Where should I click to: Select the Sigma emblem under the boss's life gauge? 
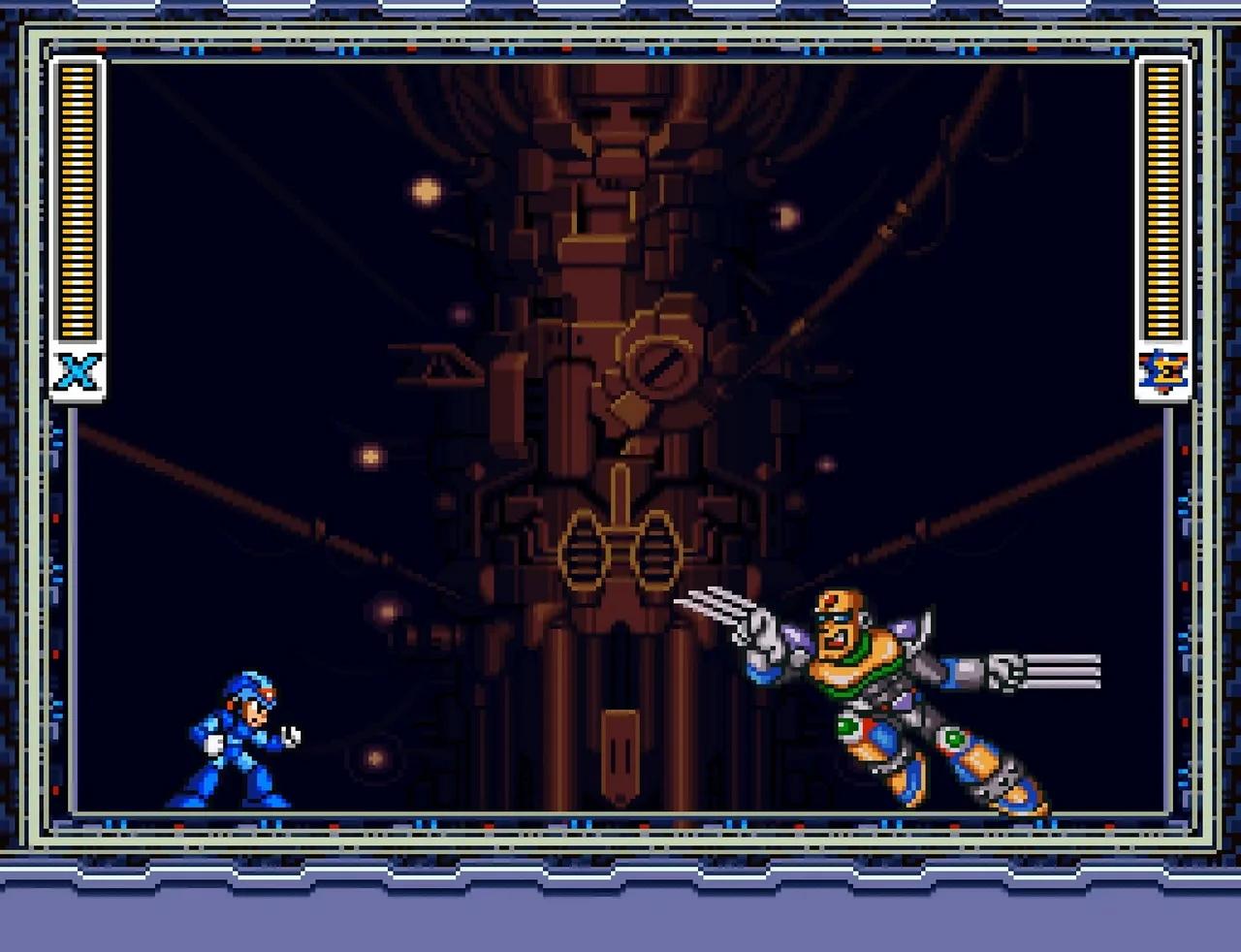[1162, 370]
